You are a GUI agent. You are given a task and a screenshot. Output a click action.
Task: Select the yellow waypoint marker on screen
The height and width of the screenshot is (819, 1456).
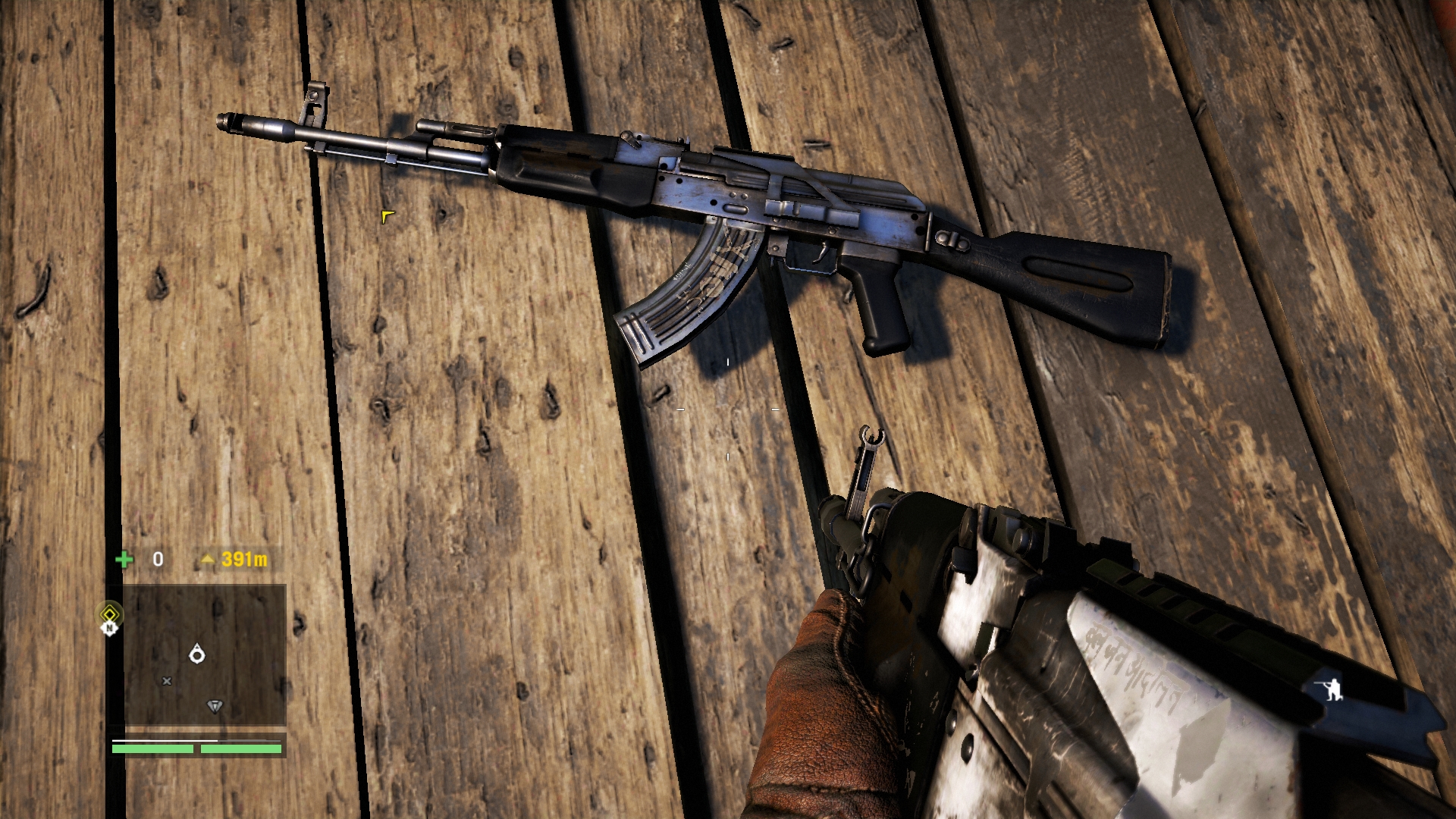388,217
